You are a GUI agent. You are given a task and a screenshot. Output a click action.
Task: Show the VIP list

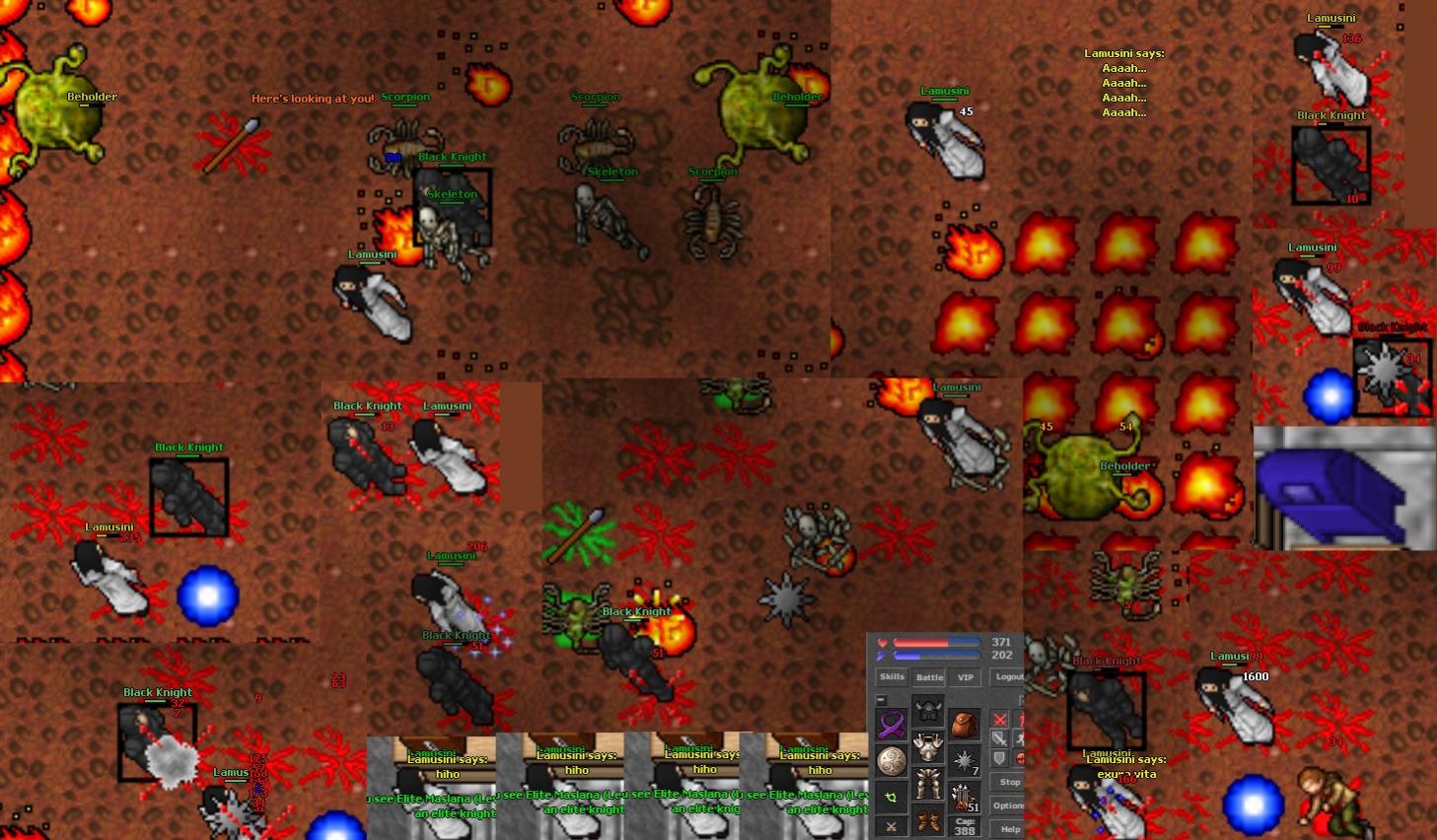[x=966, y=677]
